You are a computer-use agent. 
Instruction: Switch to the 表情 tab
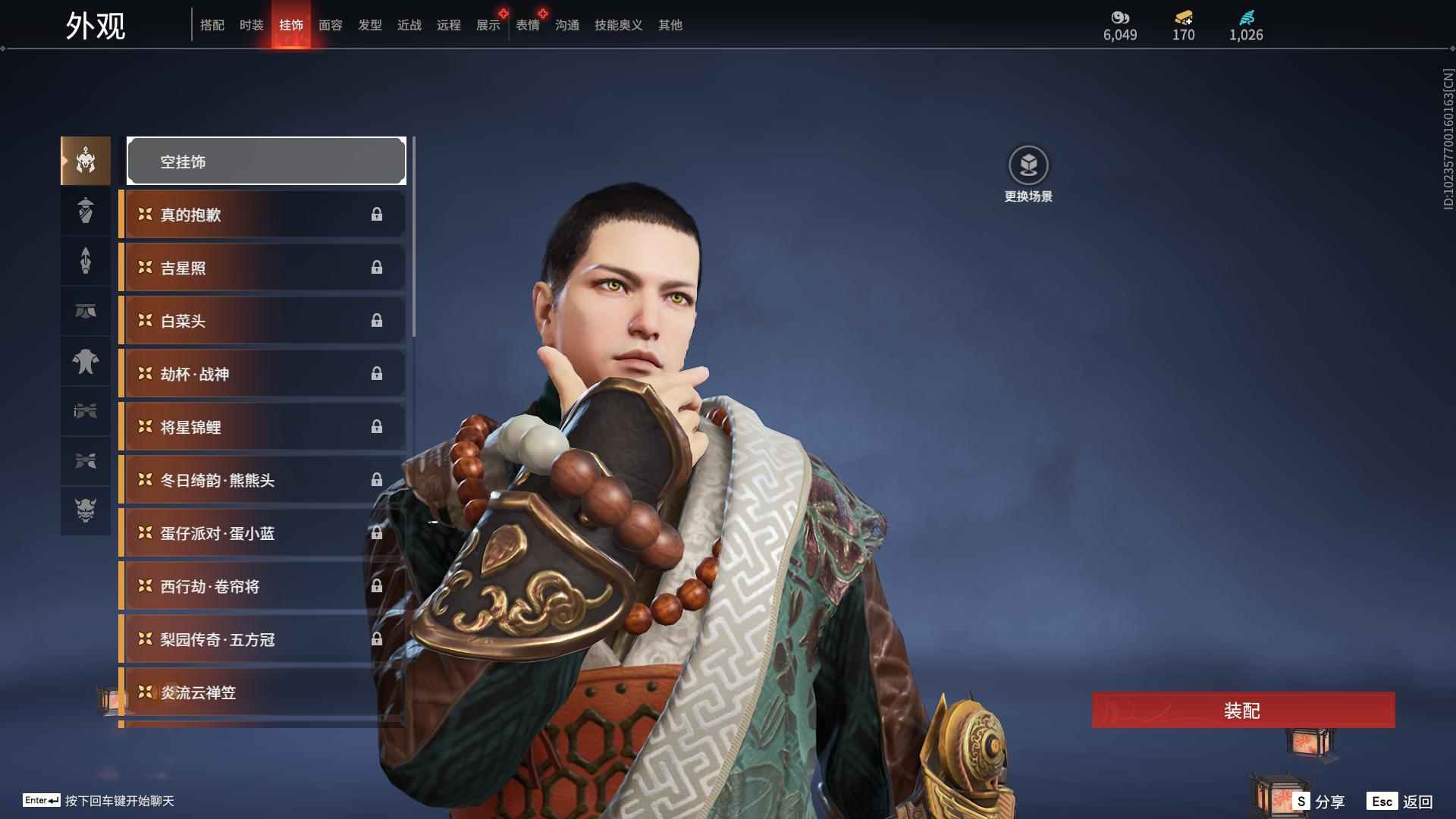click(x=527, y=25)
